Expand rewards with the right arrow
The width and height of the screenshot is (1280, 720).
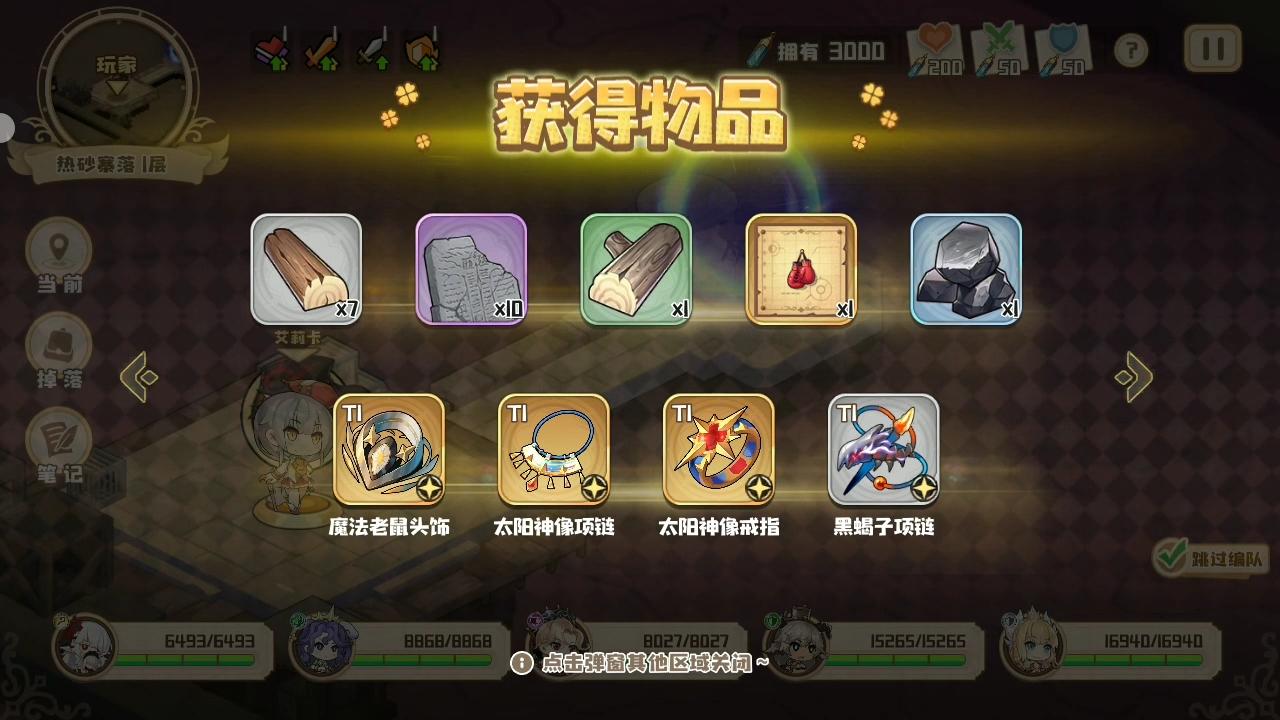(x=1134, y=379)
